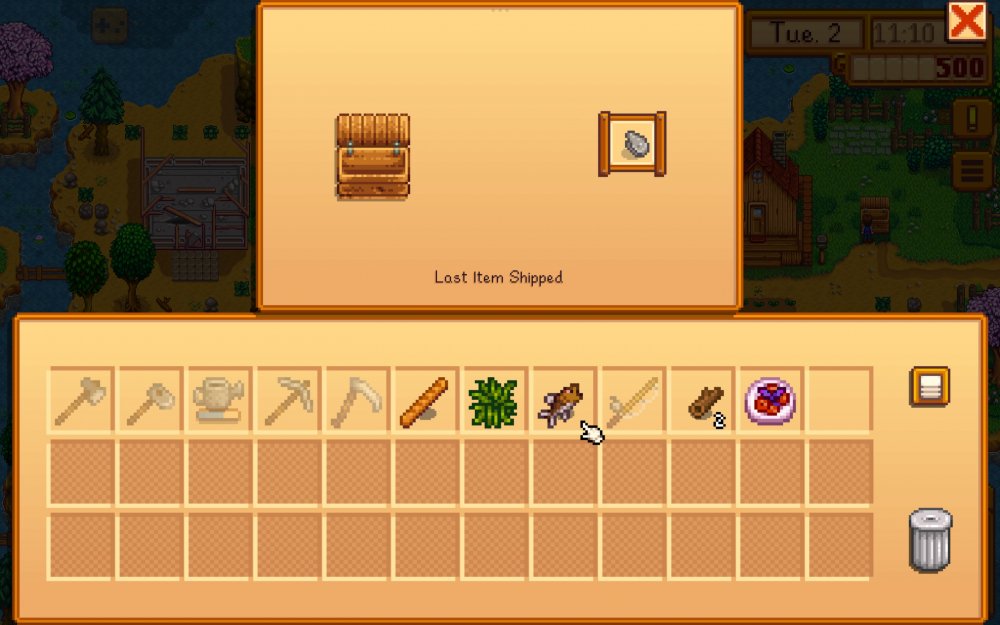Select the scythe slot
Screen dimensions: 1000x625
coord(357,400)
